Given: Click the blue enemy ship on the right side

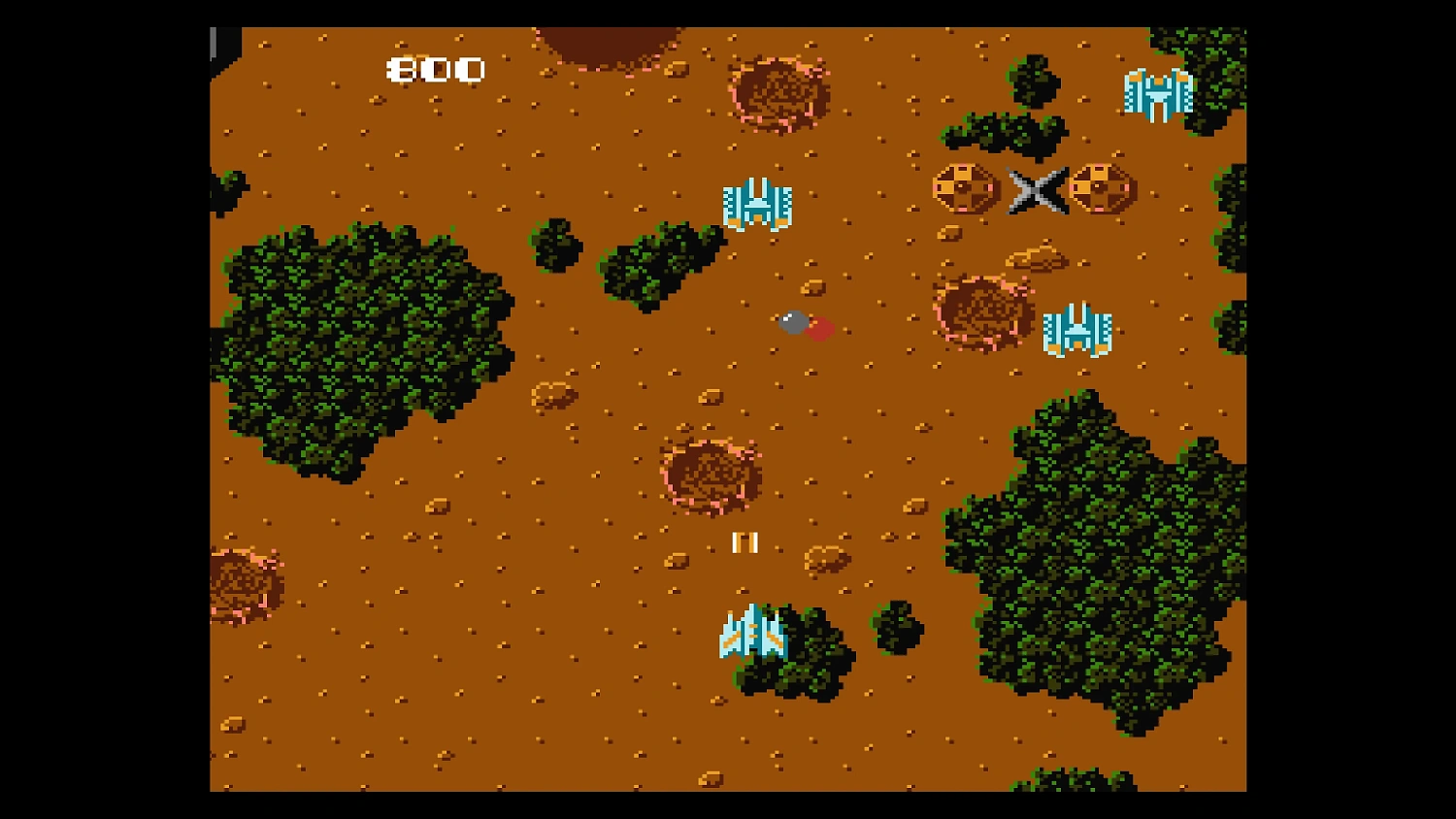Looking at the screenshot, I should (1079, 330).
